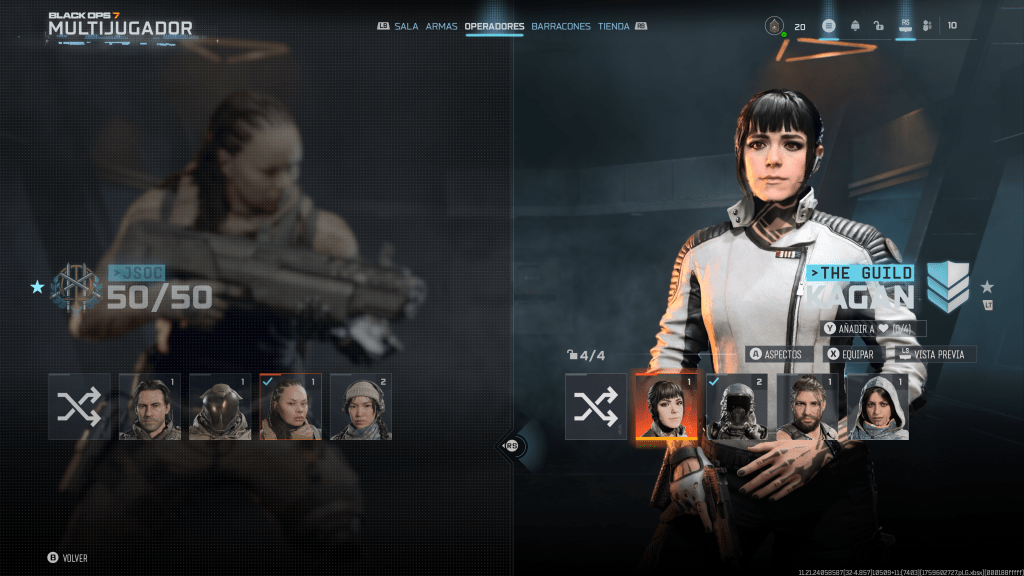Open the round menu icon in top bar
This screenshot has height=576, width=1024.
(x=829, y=26)
